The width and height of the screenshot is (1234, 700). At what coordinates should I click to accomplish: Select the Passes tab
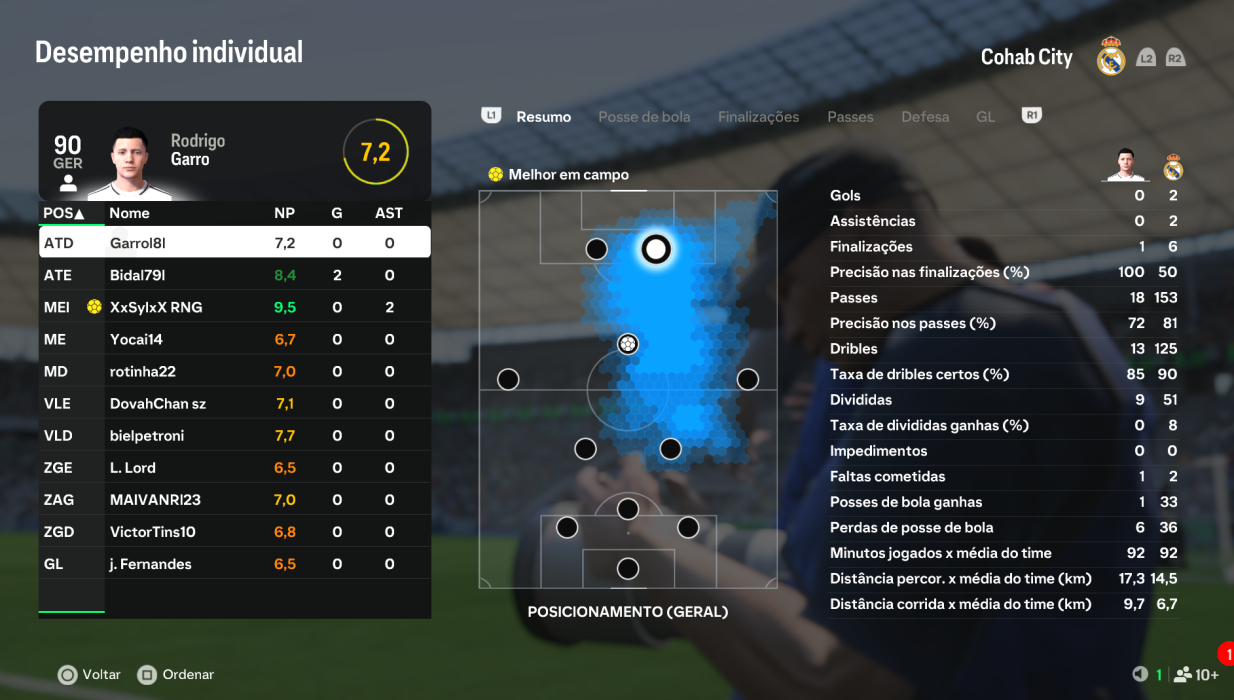tap(850, 117)
